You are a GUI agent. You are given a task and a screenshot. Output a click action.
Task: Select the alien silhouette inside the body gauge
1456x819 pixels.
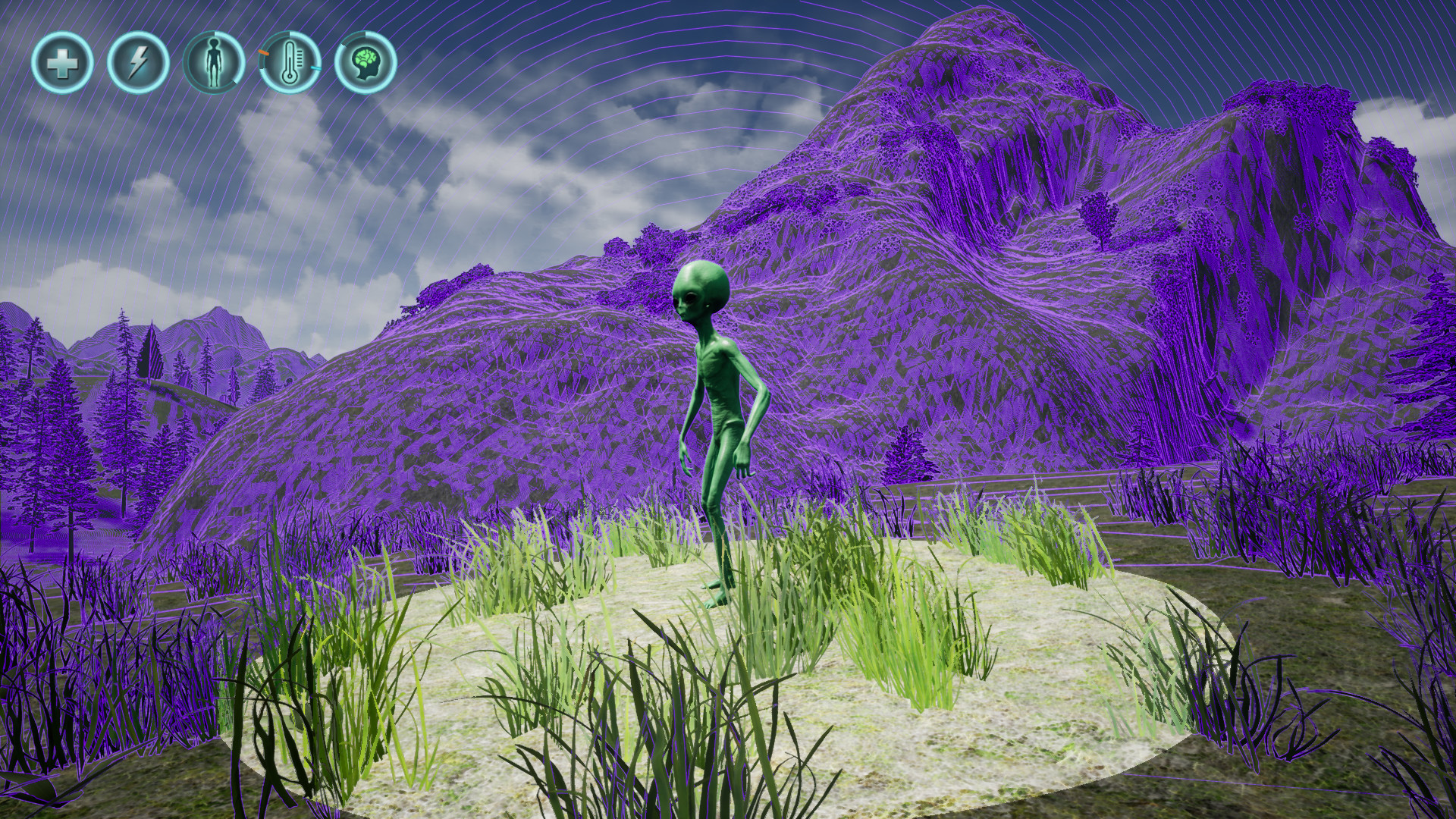tap(214, 62)
